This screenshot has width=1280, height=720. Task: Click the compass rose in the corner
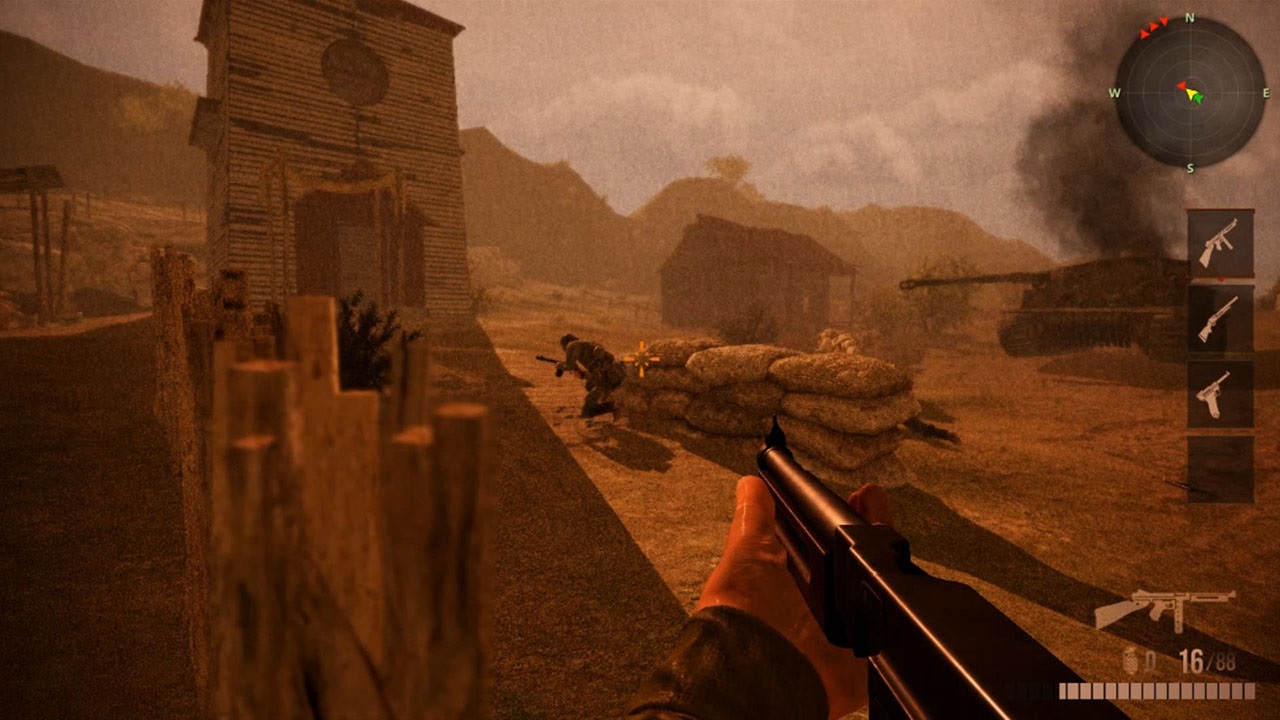(1189, 95)
